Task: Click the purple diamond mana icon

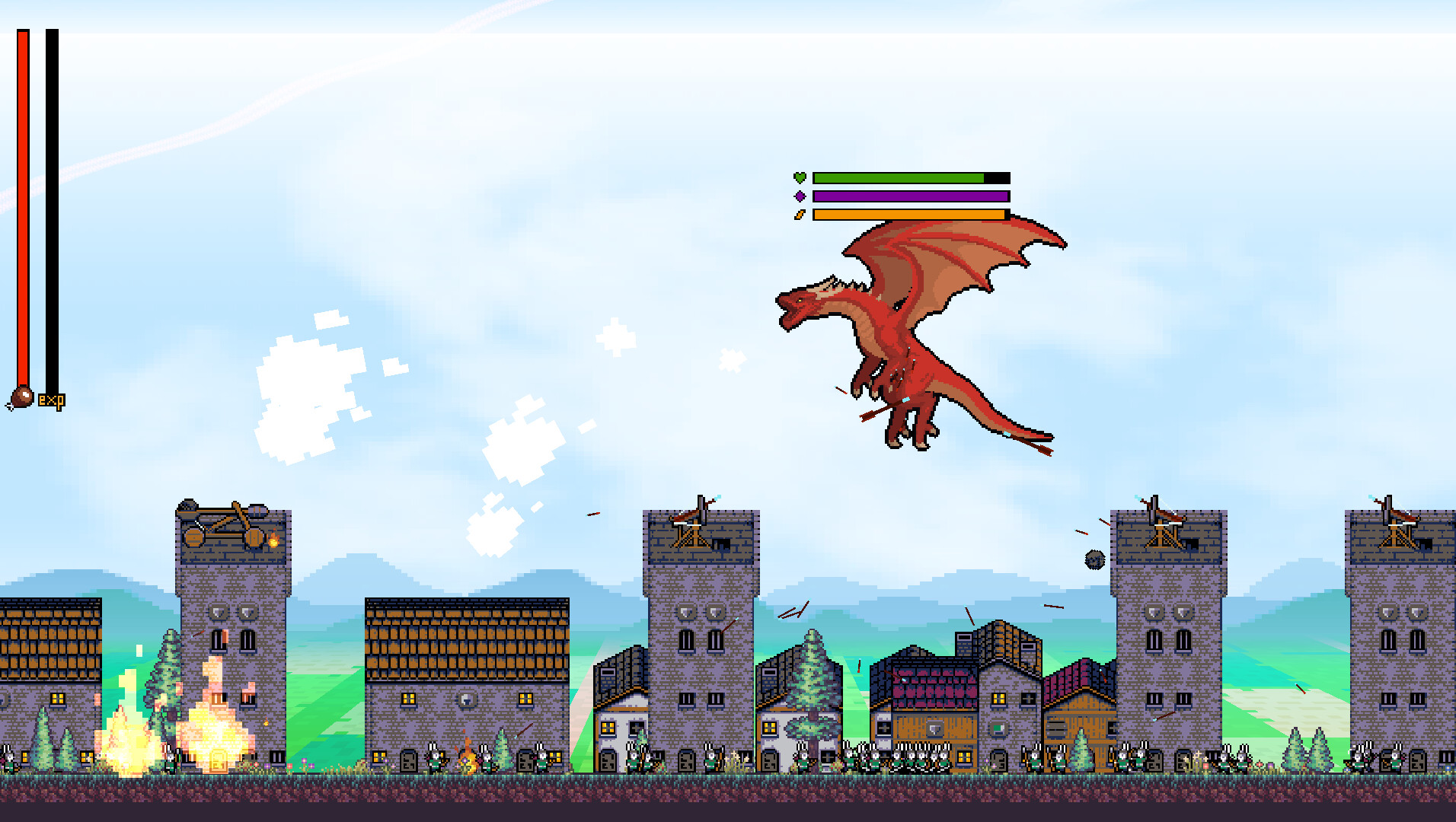Action: pos(798,196)
